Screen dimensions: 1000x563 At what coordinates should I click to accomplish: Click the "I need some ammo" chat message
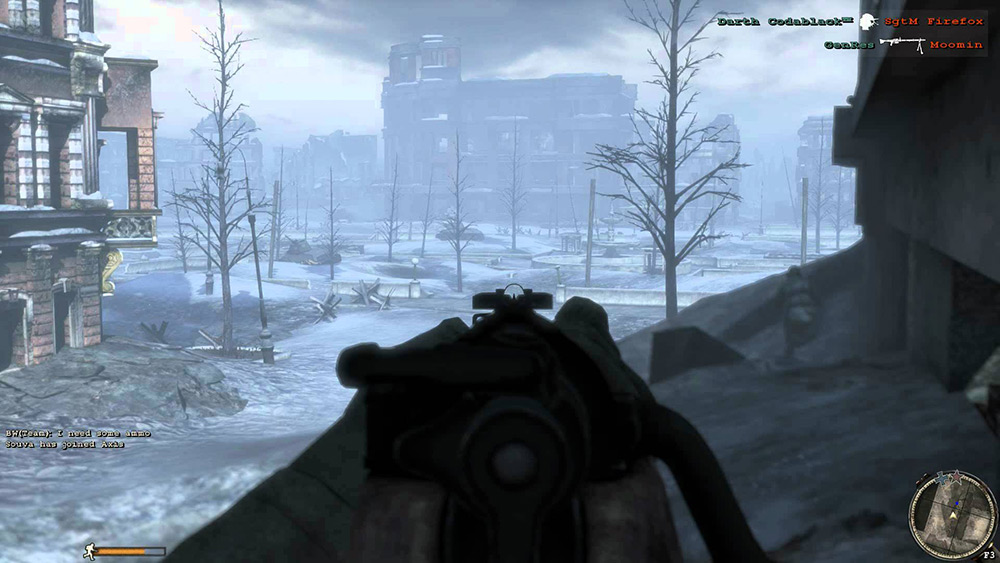pyautogui.click(x=67, y=433)
